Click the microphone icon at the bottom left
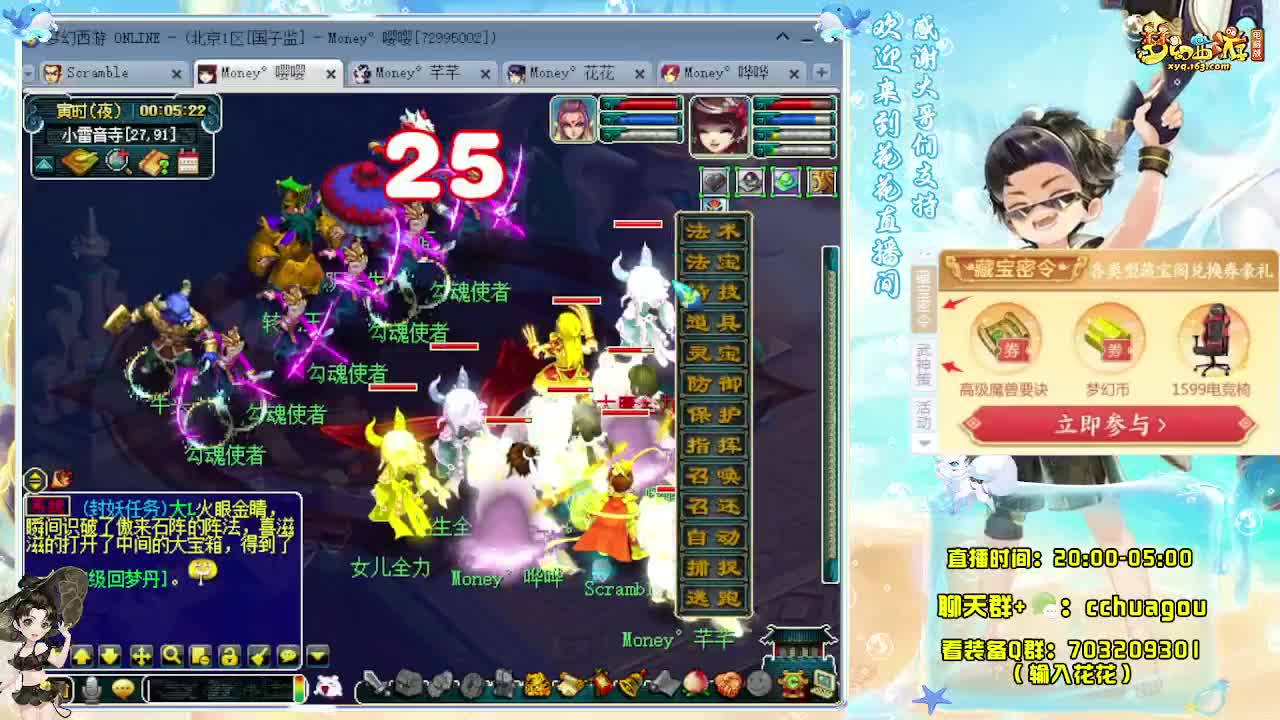This screenshot has width=1280, height=720. click(90, 689)
